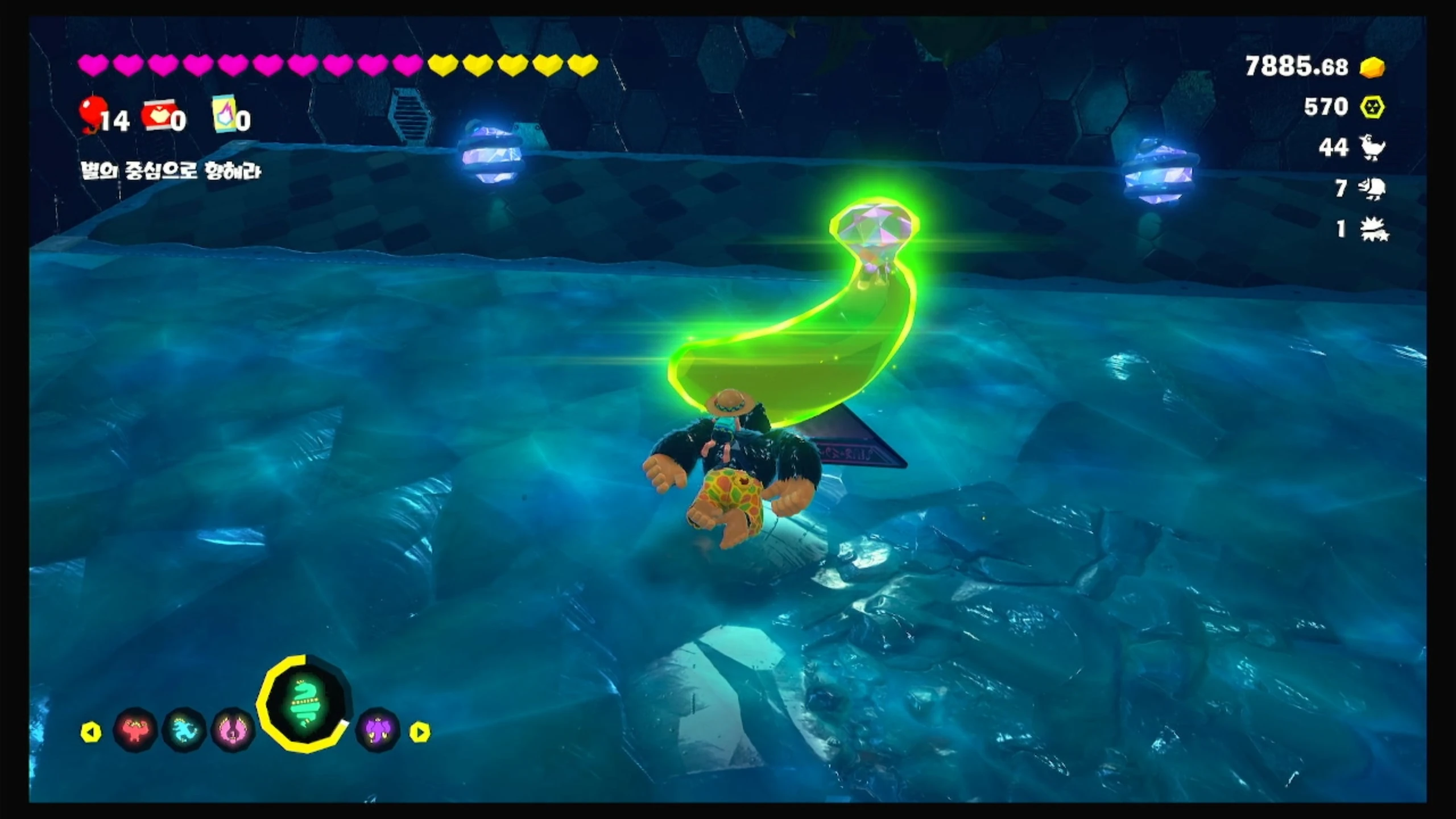Select the purple Elephant Bananza icon
1456x819 pixels.
click(x=378, y=730)
